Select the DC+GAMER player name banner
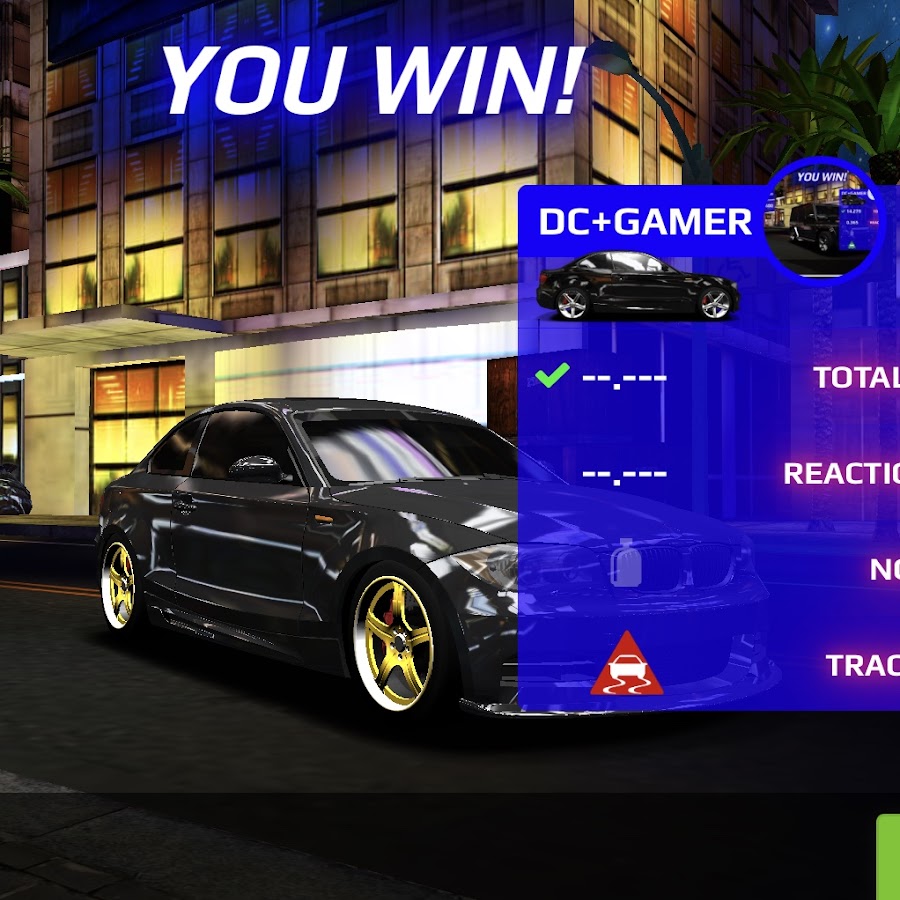This screenshot has width=900, height=900. point(644,221)
